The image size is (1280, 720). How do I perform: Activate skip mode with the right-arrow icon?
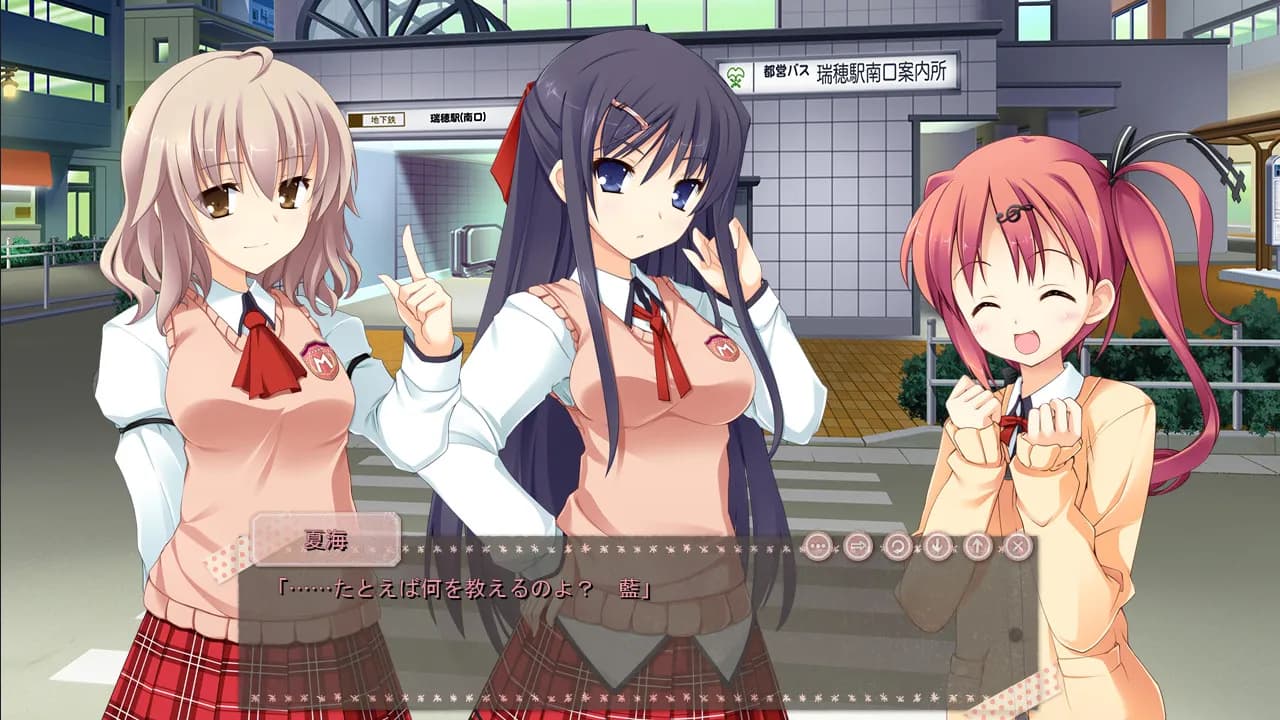[x=856, y=545]
